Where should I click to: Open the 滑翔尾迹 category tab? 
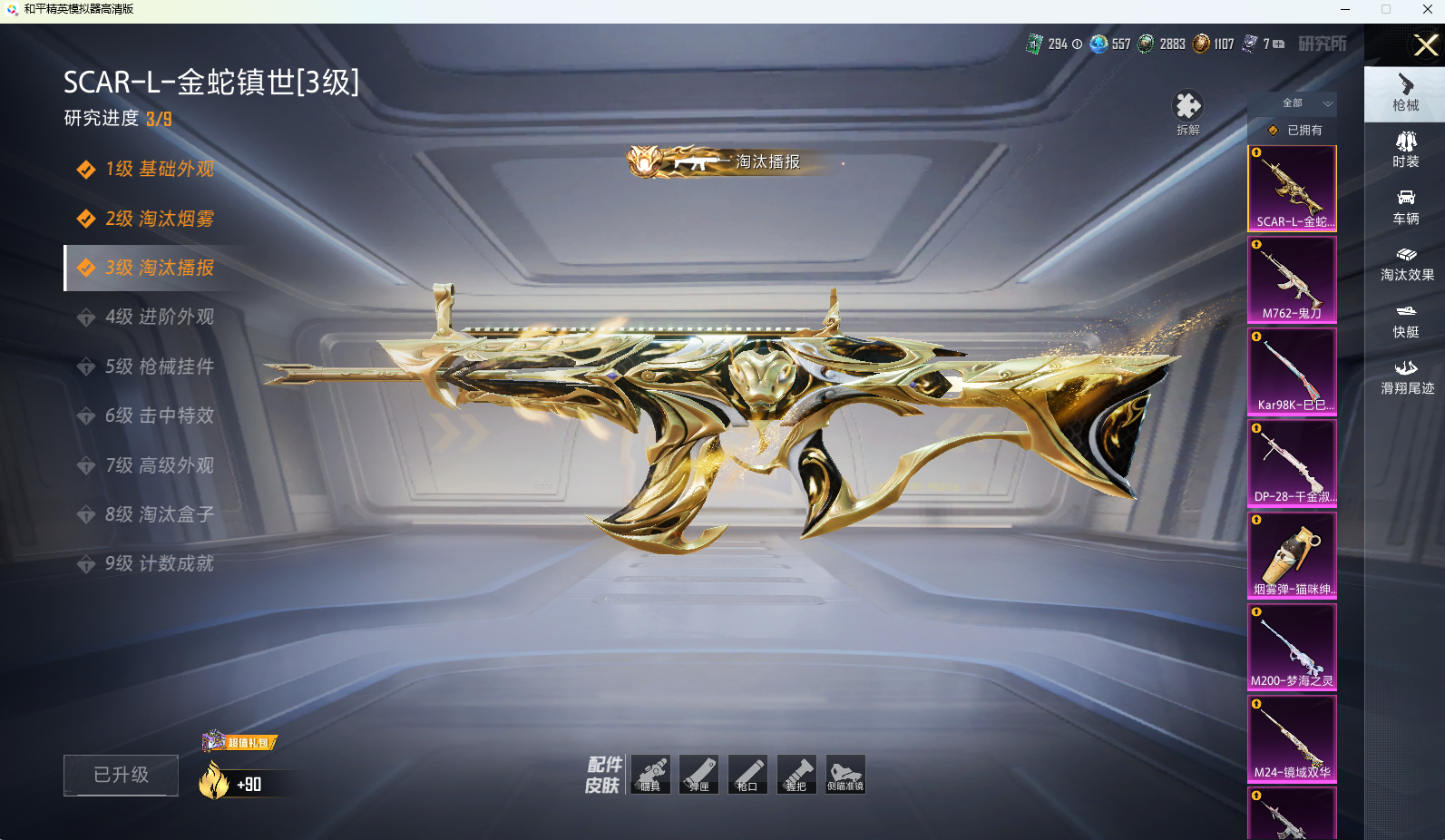tap(1406, 376)
